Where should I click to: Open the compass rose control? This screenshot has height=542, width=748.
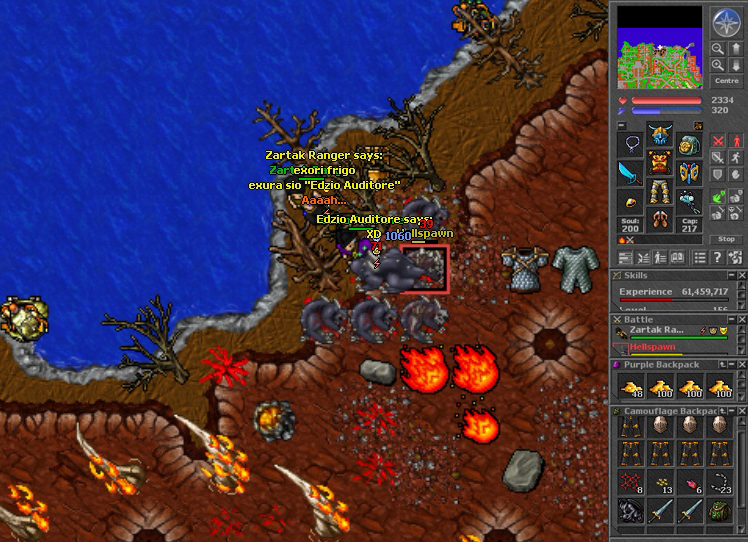click(724, 21)
